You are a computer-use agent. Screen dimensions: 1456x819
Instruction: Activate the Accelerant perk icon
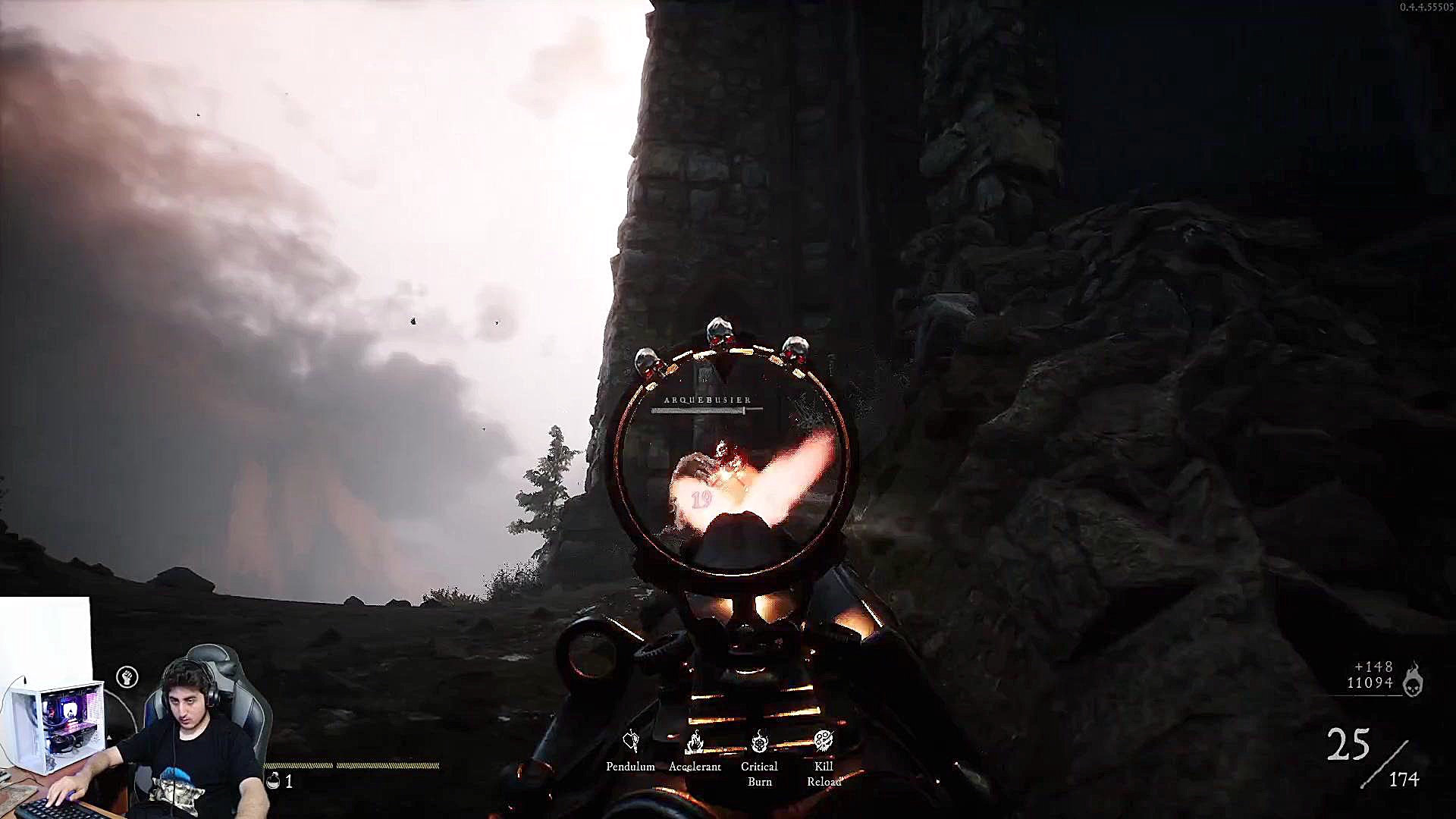(695, 741)
